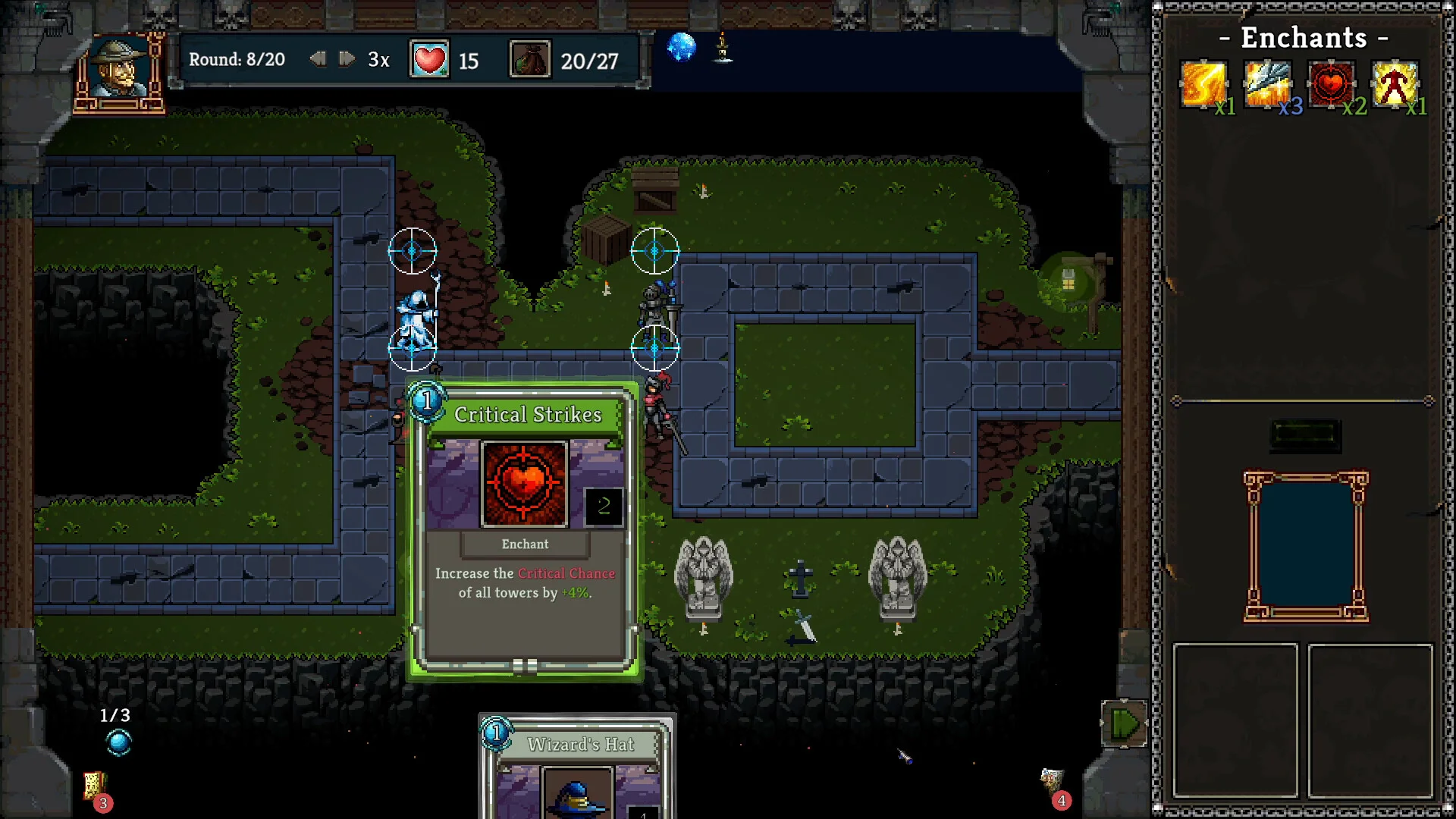
Task: View the discard pile icon
Action: 1052,781
